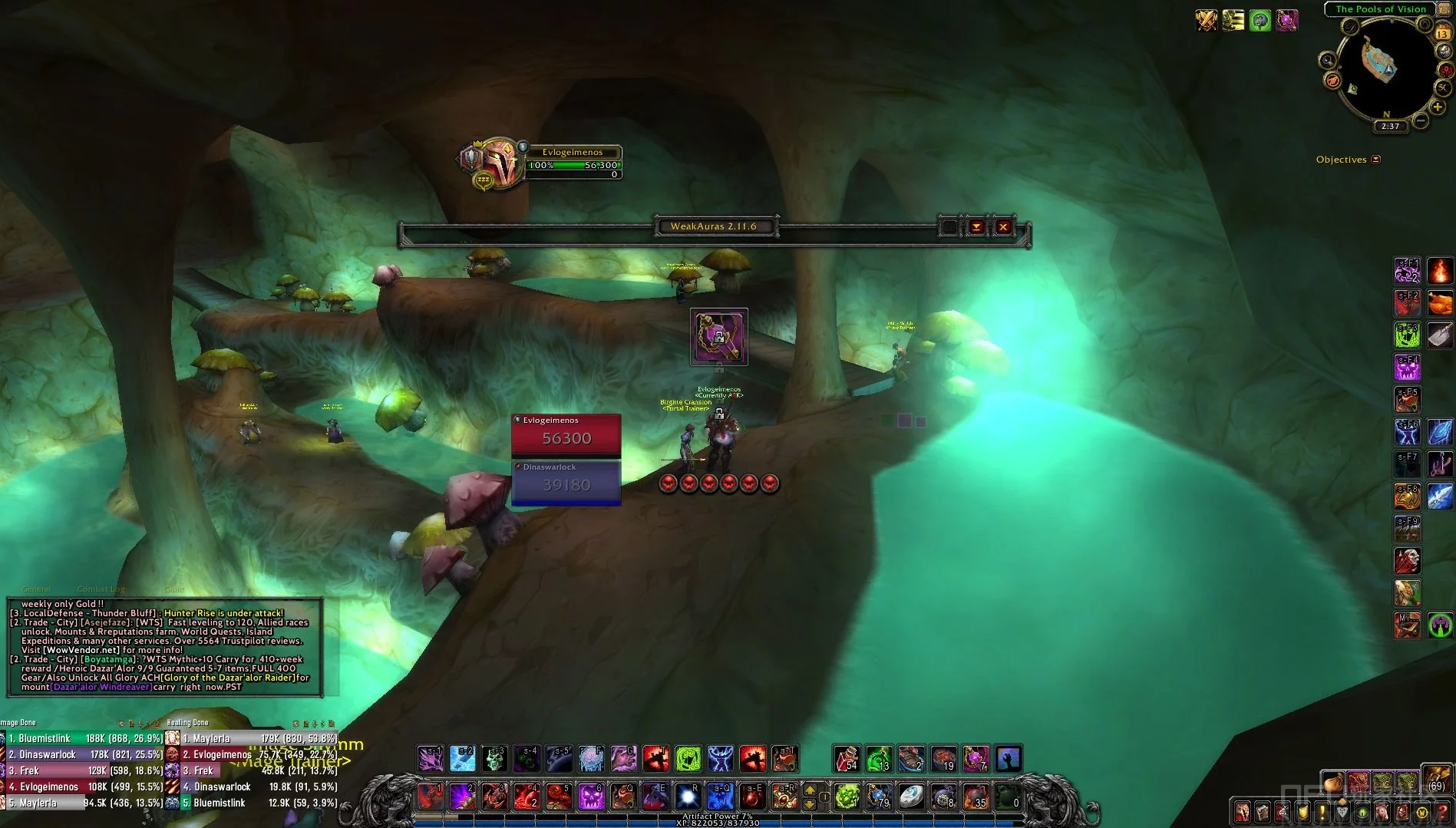Use the red potion with 54 charges
The width and height of the screenshot is (1456, 828).
coord(847,759)
